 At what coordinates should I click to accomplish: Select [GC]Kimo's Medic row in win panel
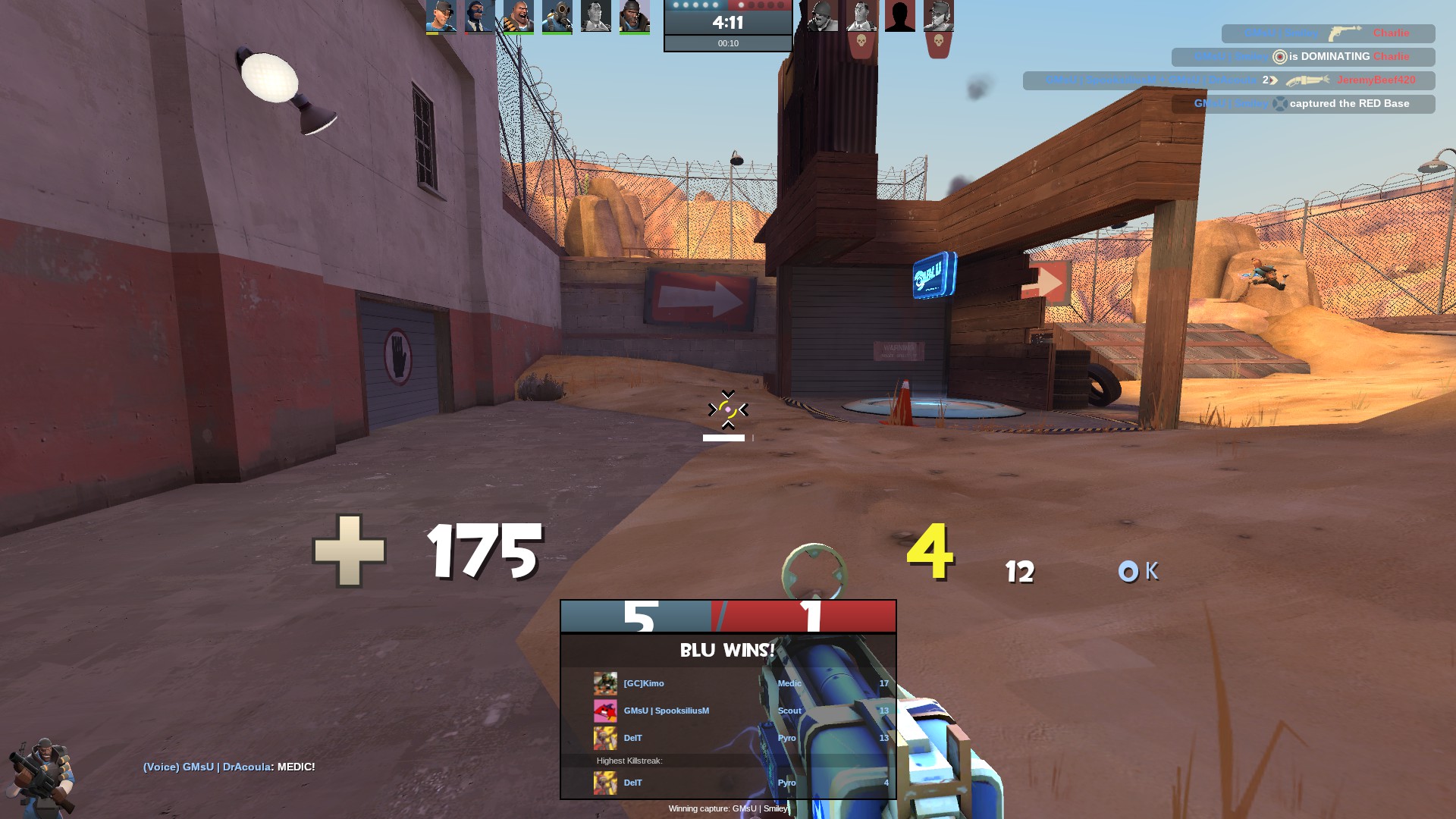pyautogui.click(x=728, y=683)
